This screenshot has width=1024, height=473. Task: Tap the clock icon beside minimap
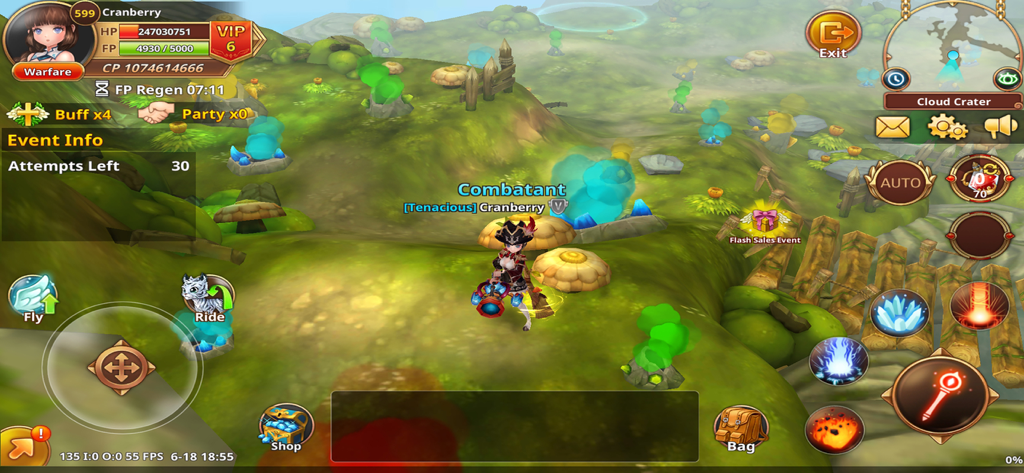(895, 78)
